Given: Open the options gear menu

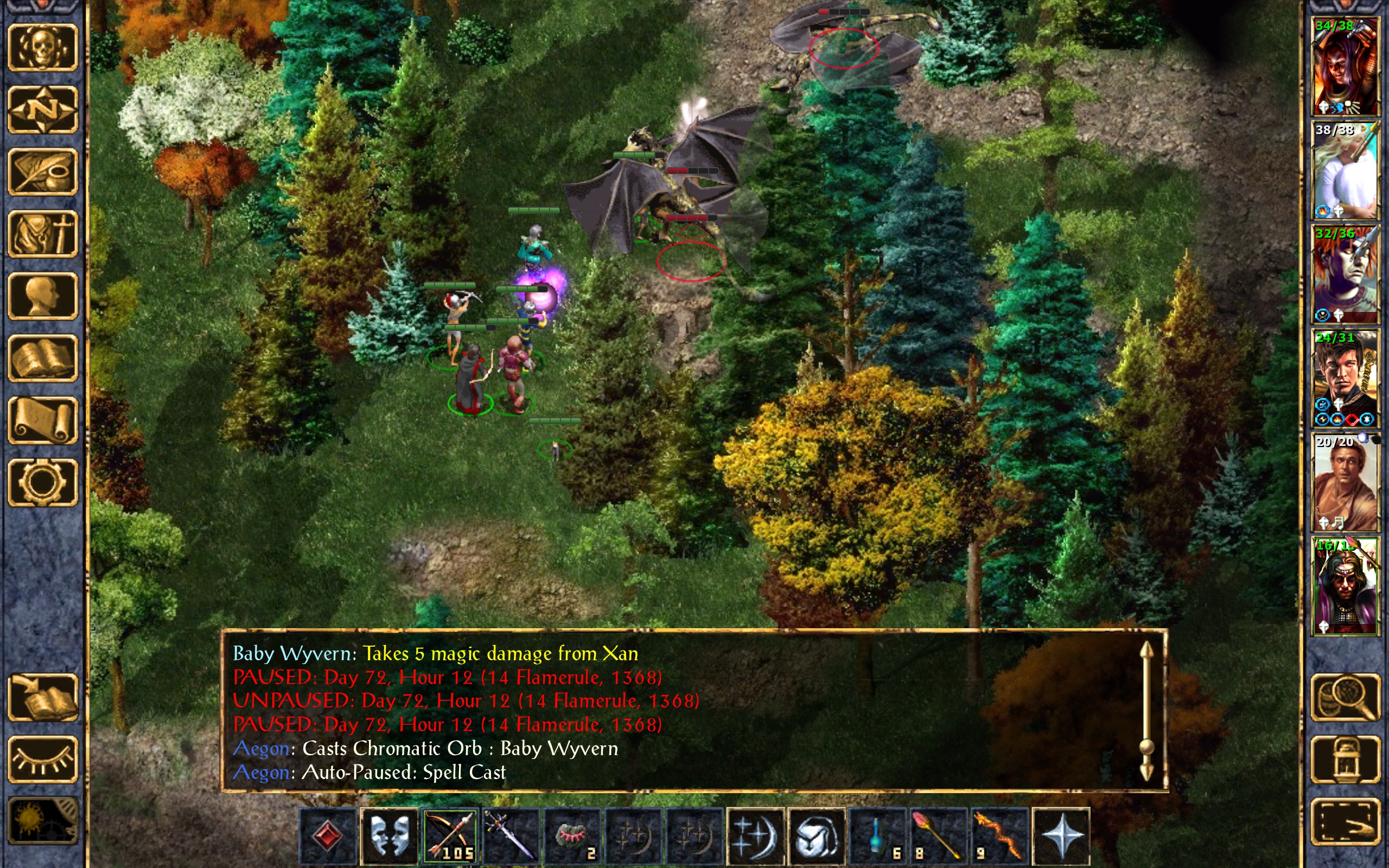Looking at the screenshot, I should click(x=42, y=482).
